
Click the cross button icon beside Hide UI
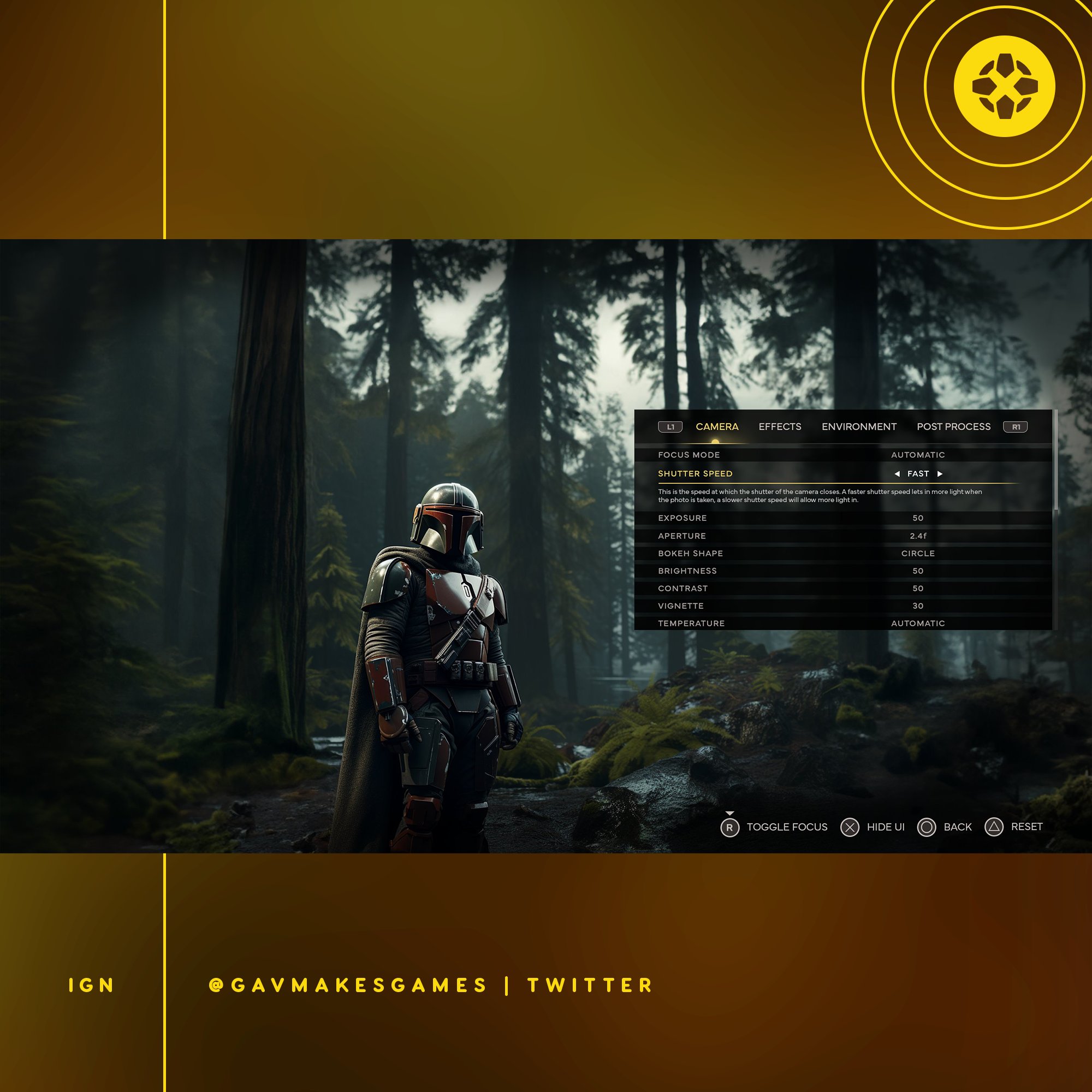point(851,827)
